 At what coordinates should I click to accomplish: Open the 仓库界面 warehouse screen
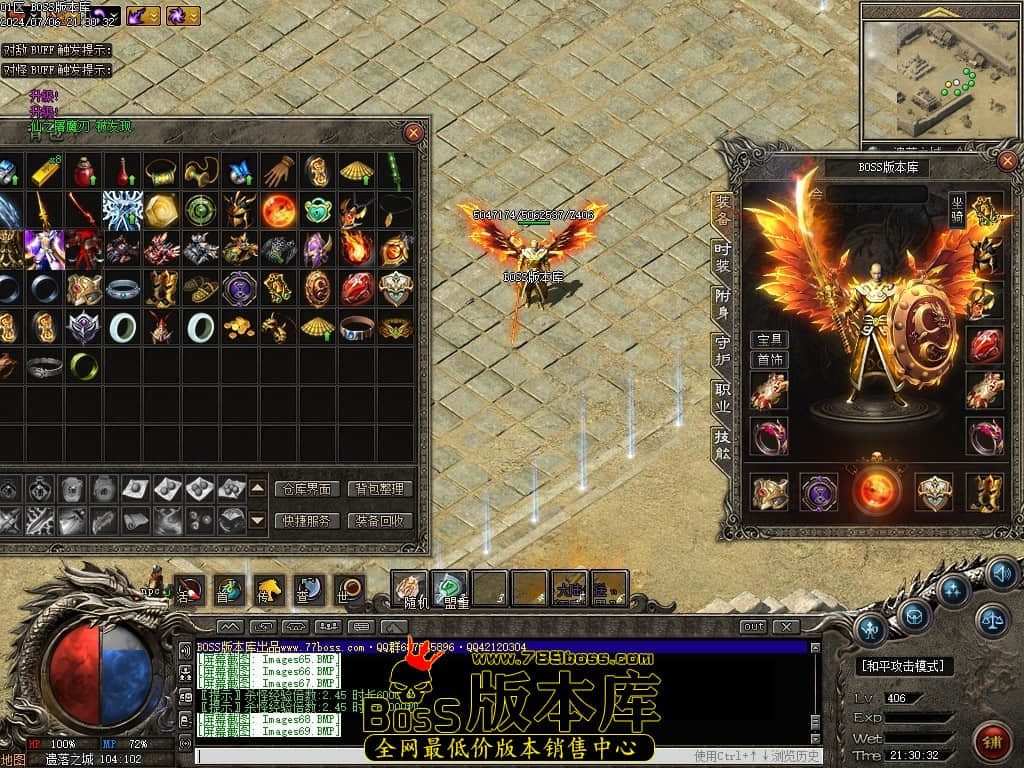pos(305,489)
